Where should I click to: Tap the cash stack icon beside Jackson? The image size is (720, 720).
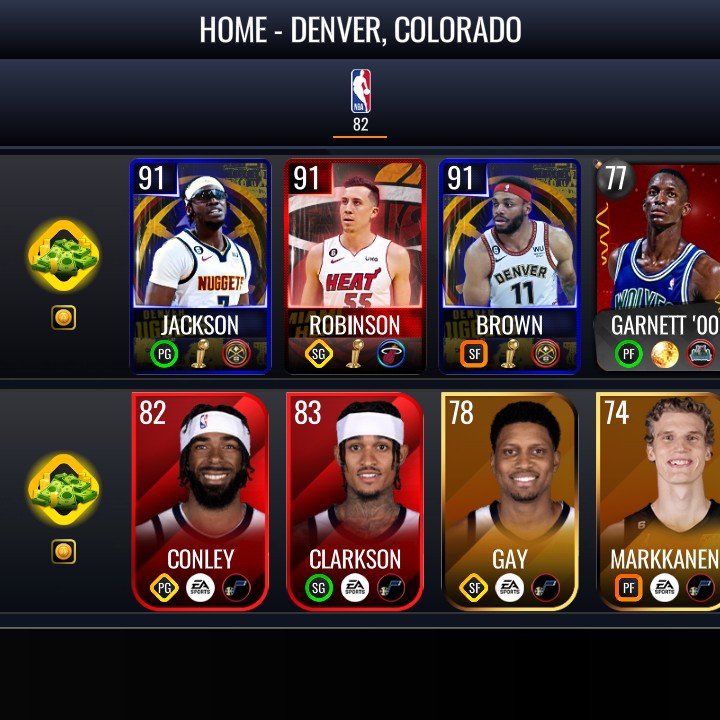pos(64,257)
